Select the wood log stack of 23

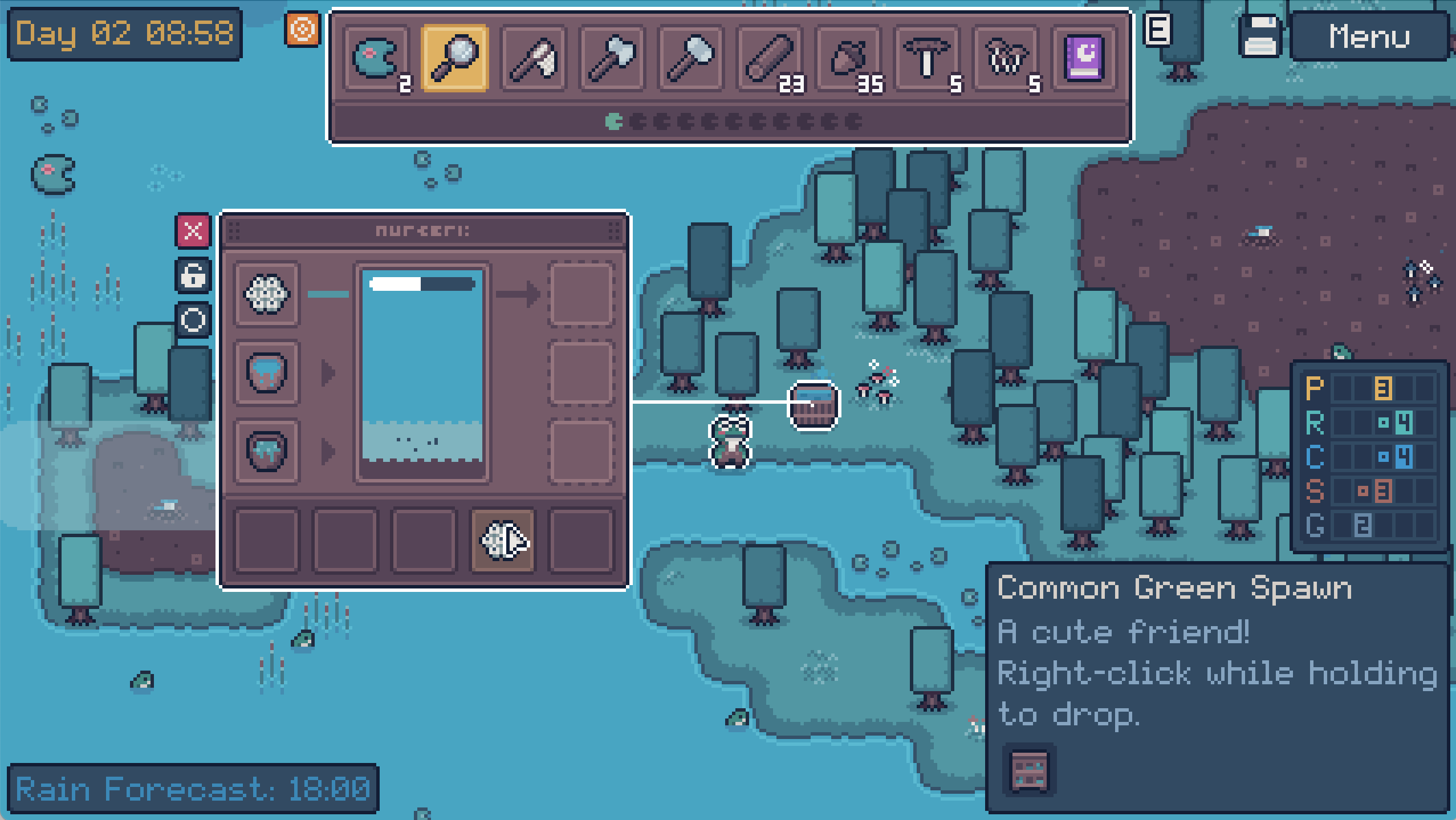[769, 58]
